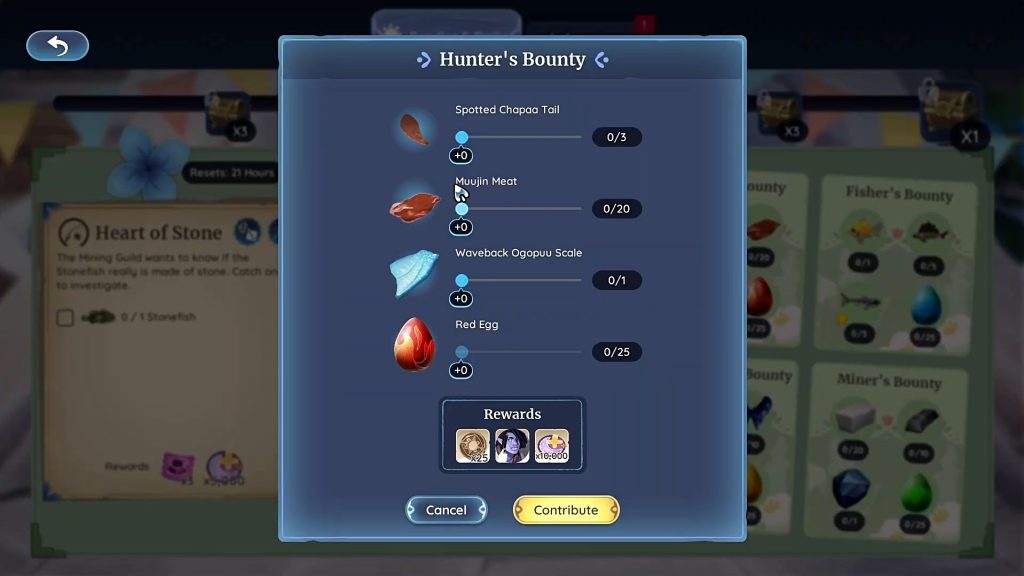Select the Waveback Ogopuu Scale icon
This screenshot has width=1024, height=576.
(414, 273)
